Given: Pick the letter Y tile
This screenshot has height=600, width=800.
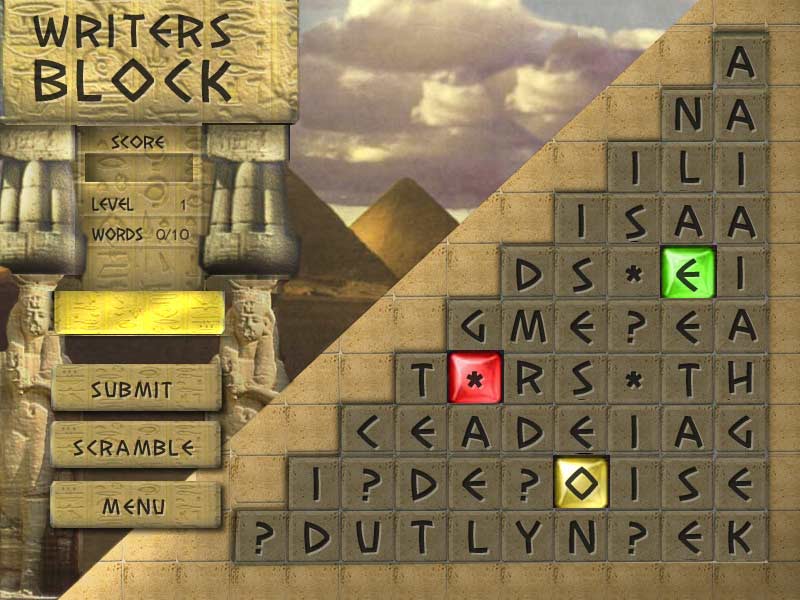Looking at the screenshot, I should coord(527,537).
